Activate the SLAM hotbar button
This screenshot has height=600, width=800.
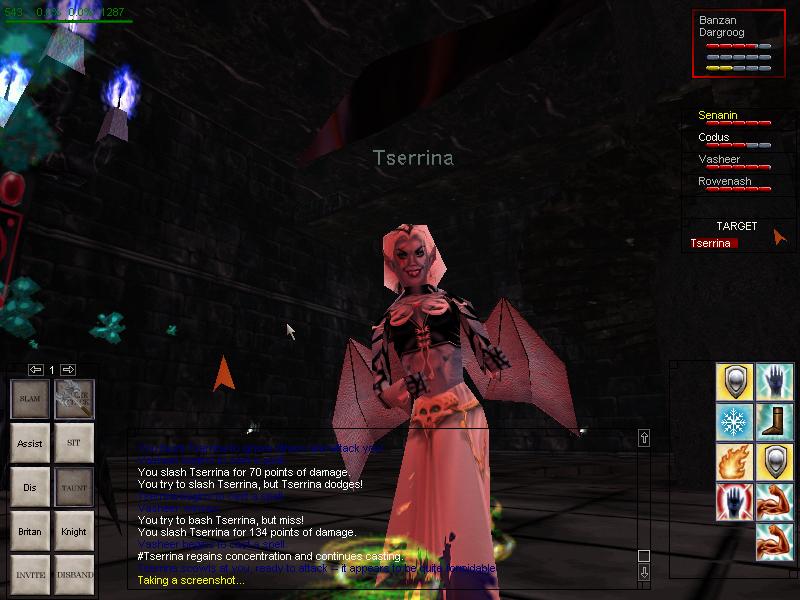(x=30, y=398)
